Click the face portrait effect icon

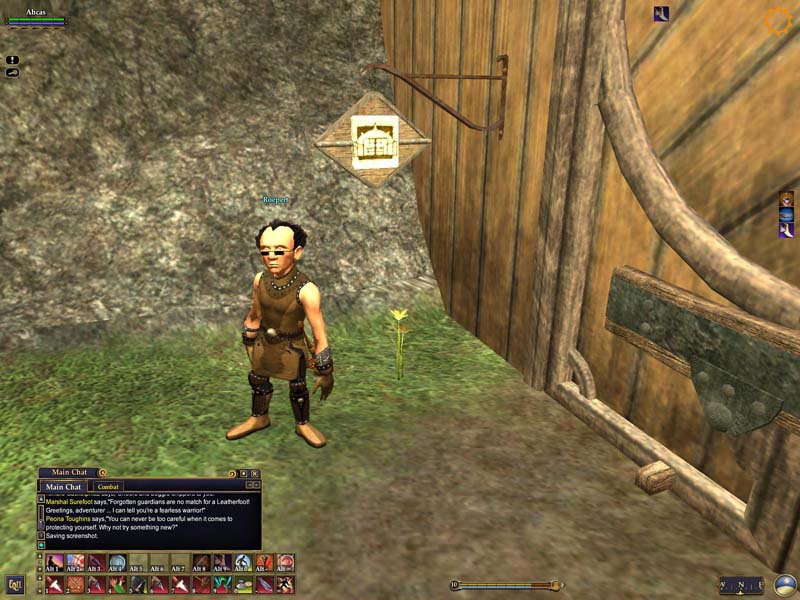click(x=786, y=198)
